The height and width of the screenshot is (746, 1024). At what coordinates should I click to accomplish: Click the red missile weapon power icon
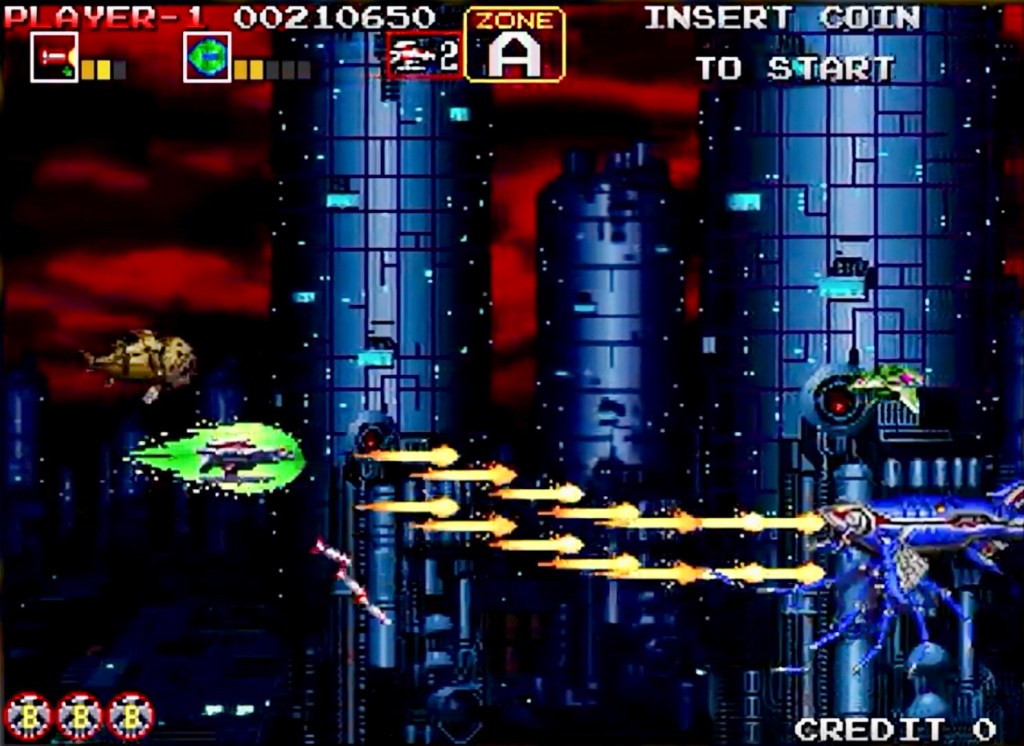[54, 57]
